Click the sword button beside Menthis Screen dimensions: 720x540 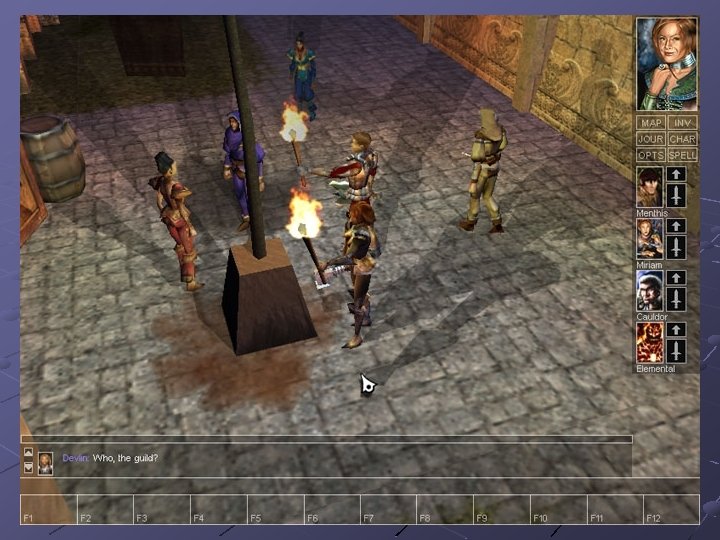tap(676, 196)
